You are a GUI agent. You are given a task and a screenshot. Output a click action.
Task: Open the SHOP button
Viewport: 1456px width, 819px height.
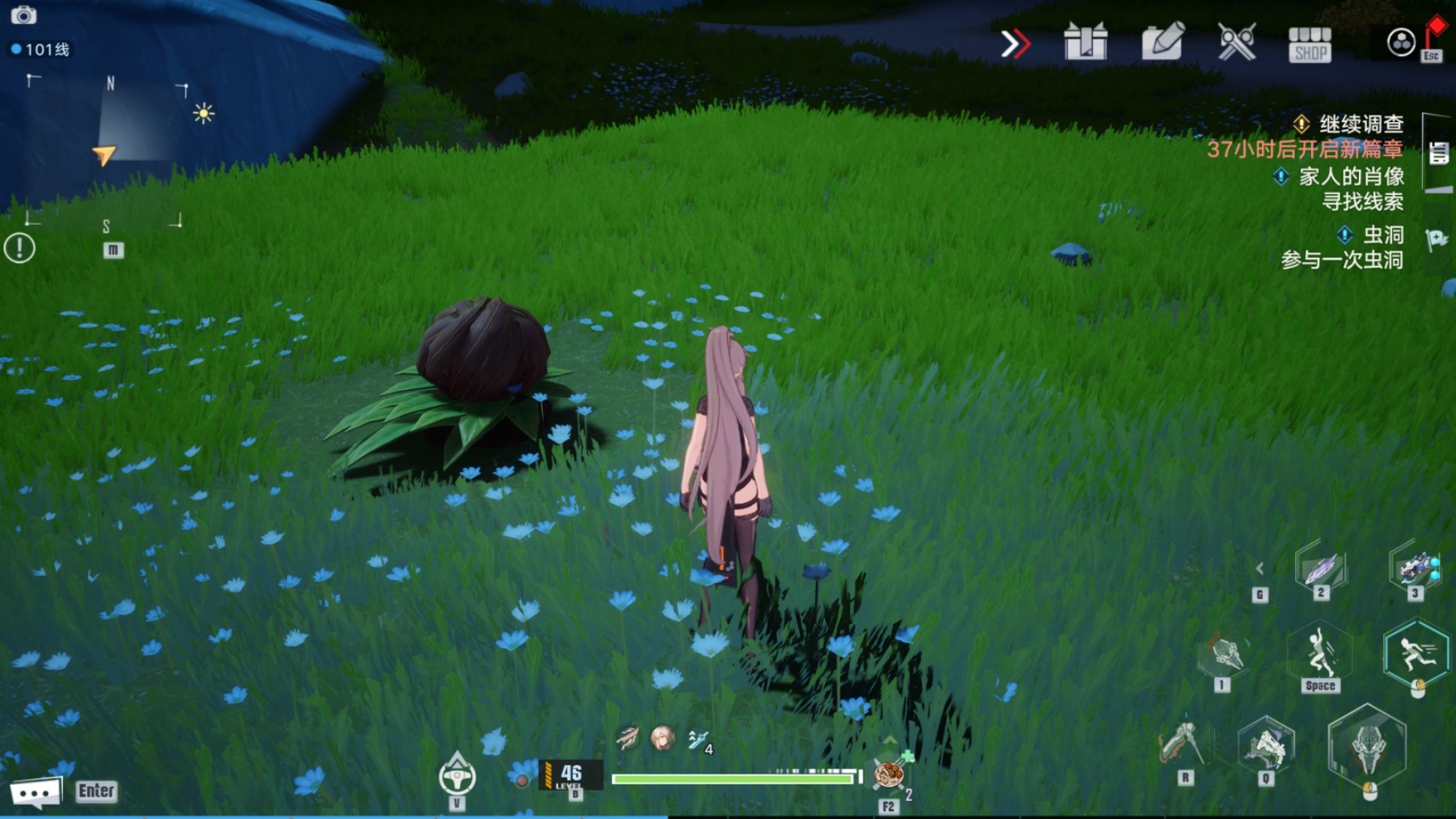[1310, 44]
